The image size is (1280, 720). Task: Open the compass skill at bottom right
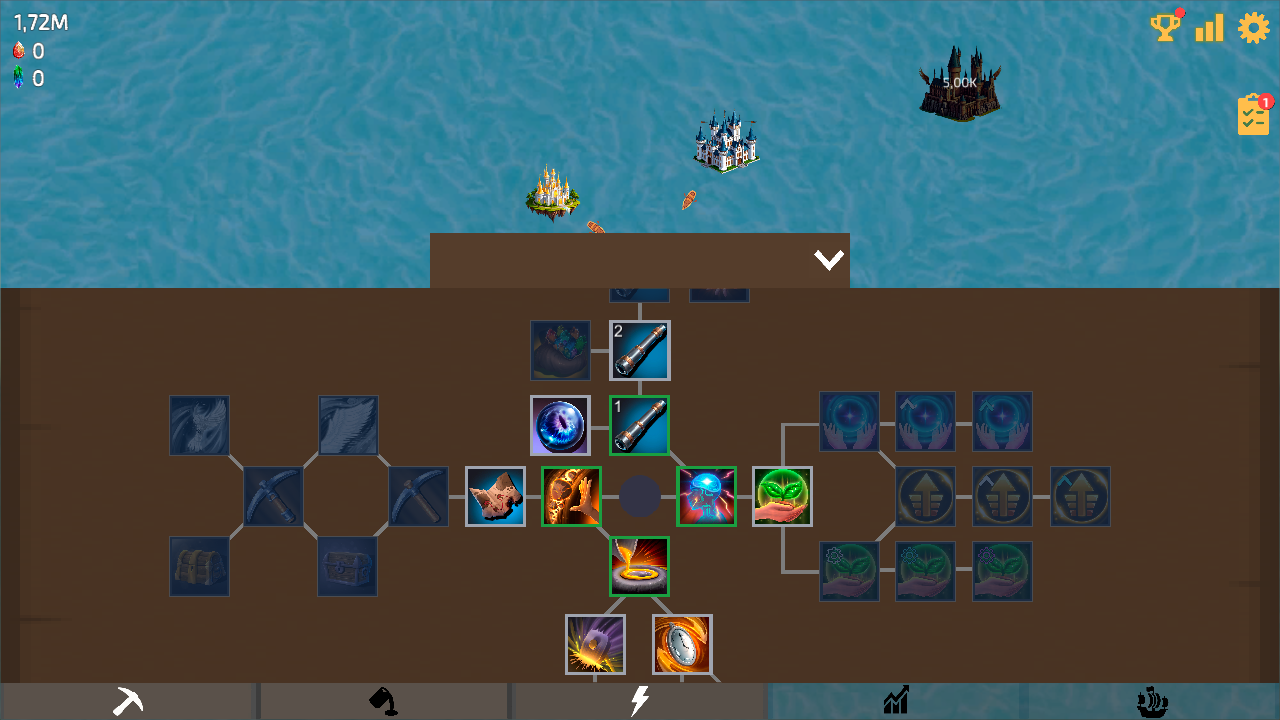click(x=682, y=644)
